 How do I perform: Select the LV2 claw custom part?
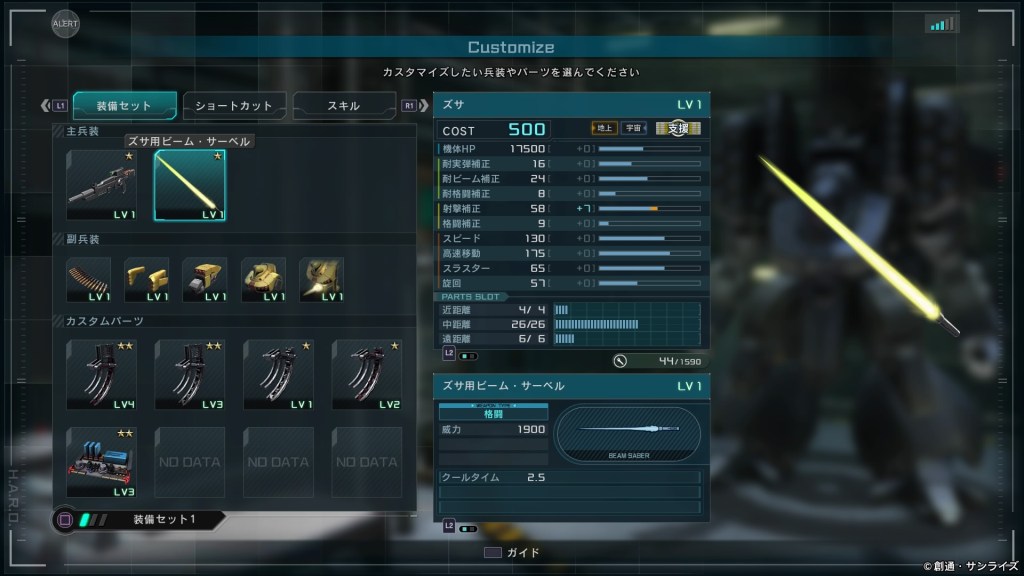click(x=366, y=374)
